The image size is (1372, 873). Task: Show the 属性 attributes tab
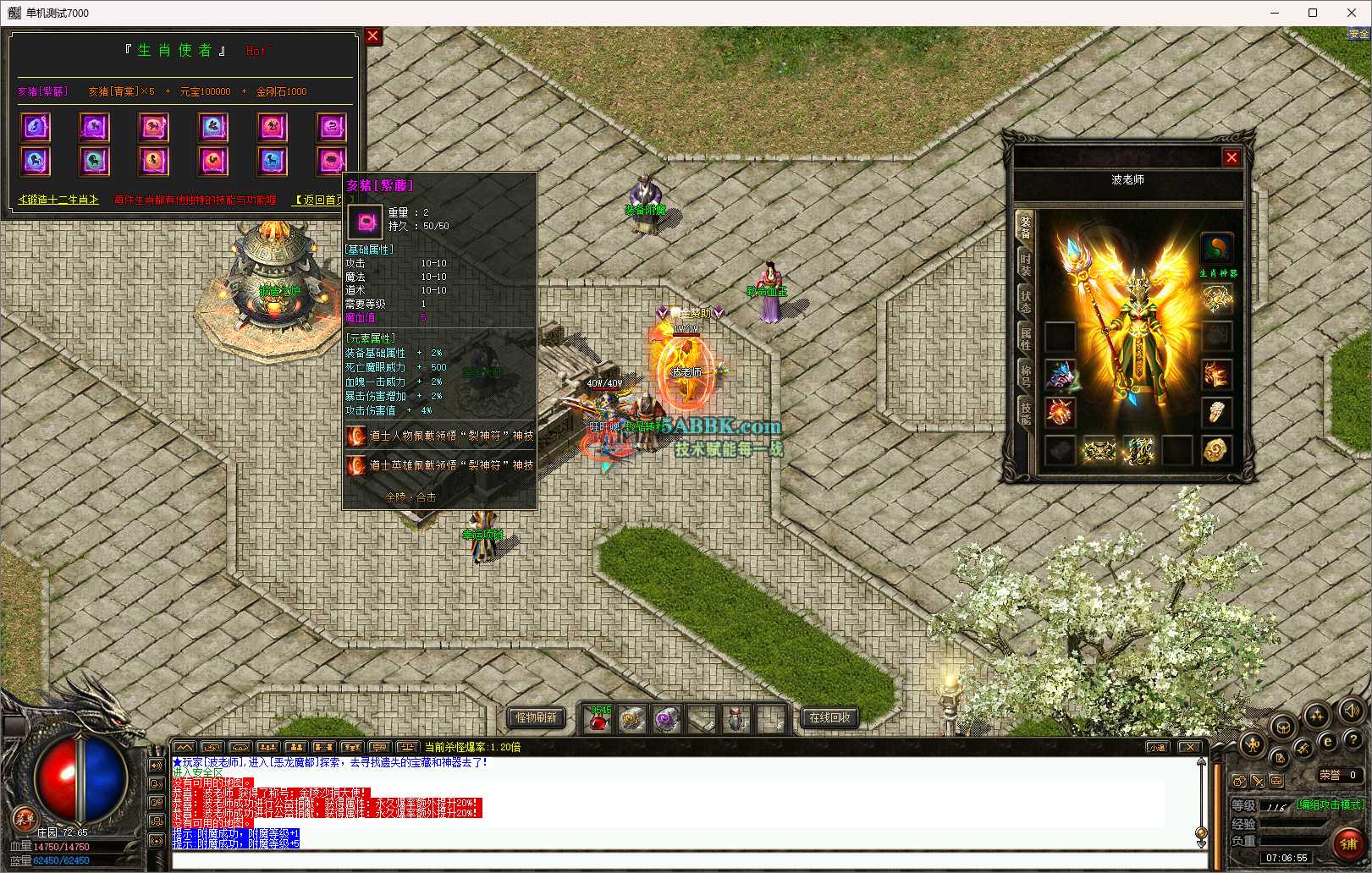[1025, 338]
